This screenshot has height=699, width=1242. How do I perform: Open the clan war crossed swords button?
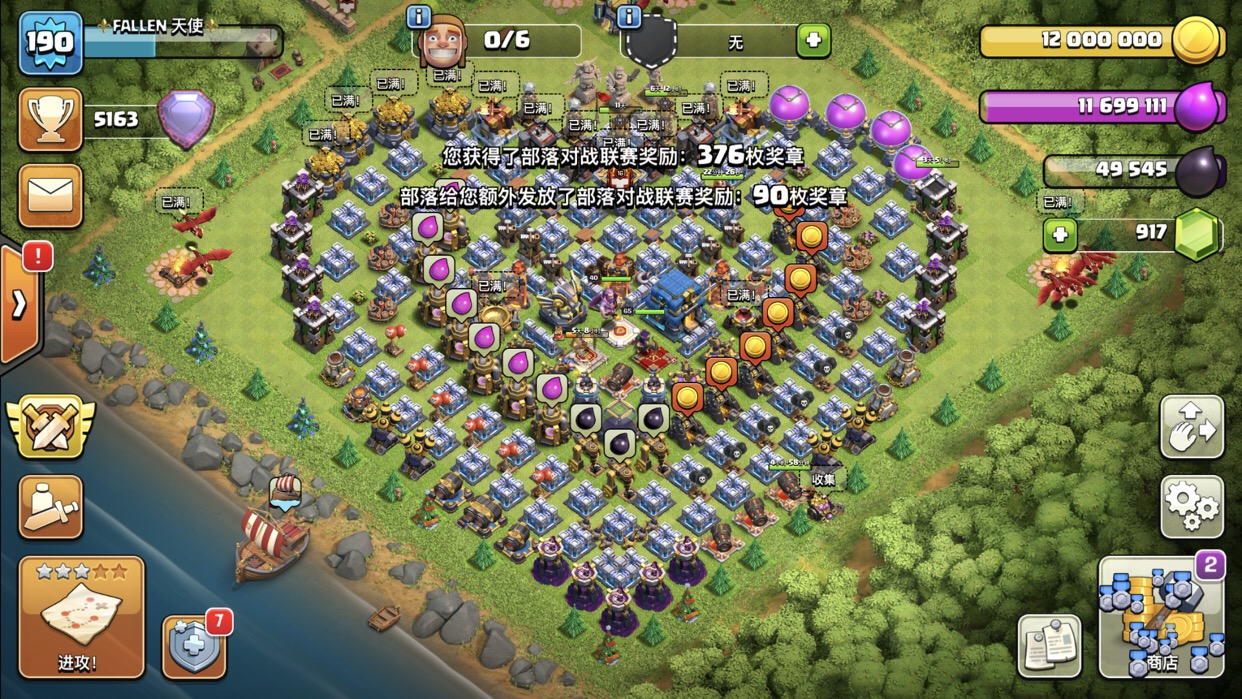pyautogui.click(x=50, y=427)
